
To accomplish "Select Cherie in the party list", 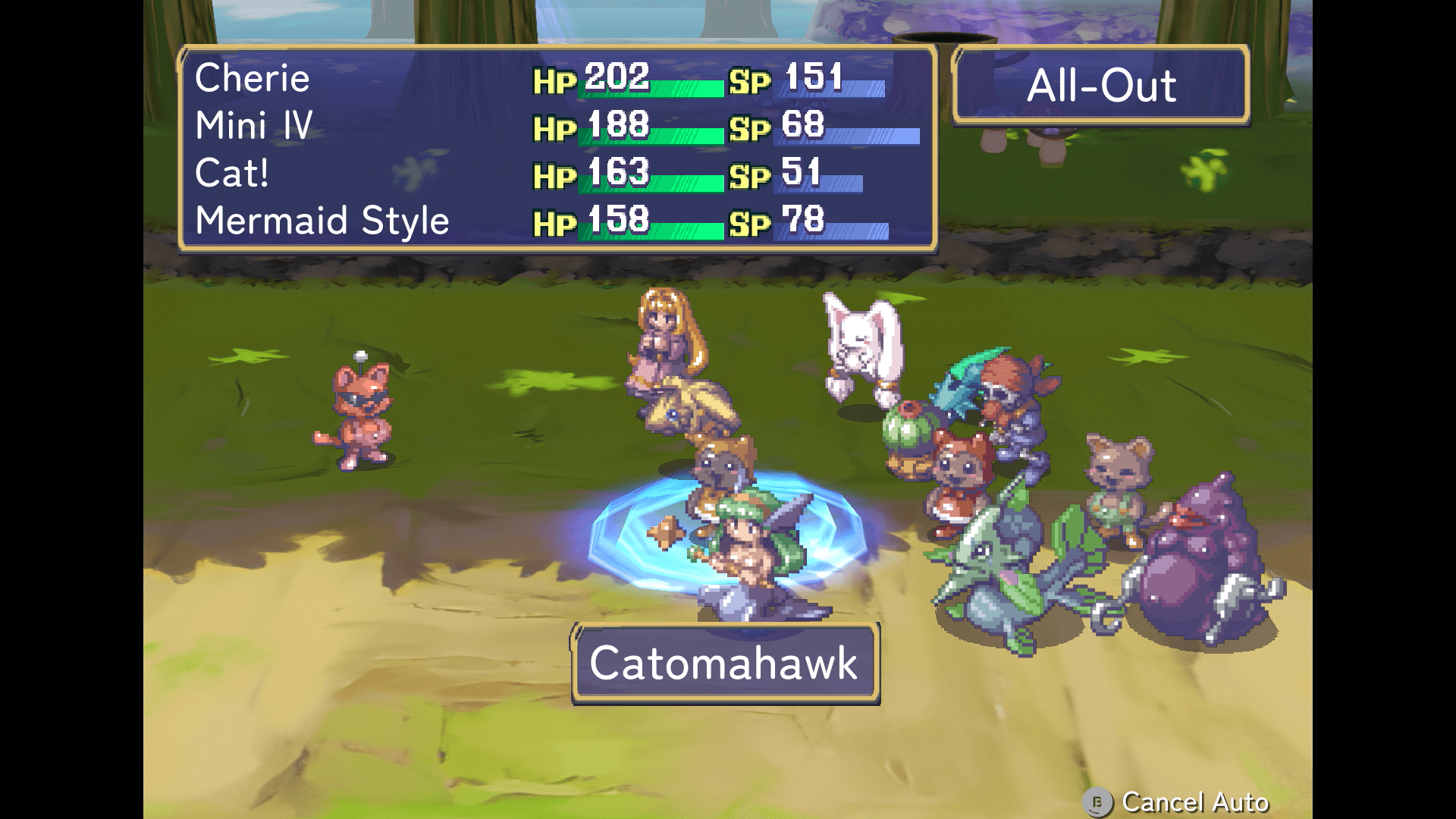I will (x=253, y=78).
